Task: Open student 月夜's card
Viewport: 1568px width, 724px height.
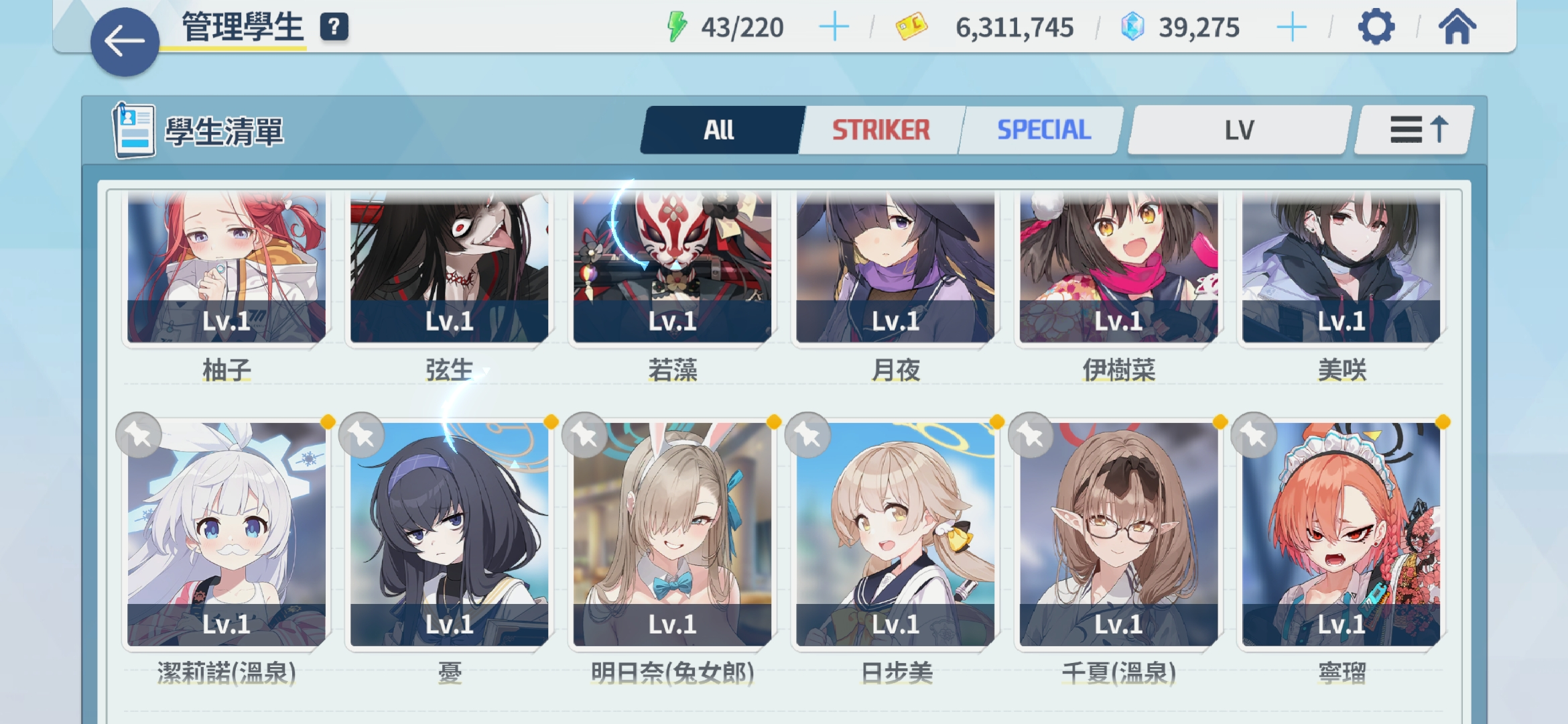Action: point(895,268)
